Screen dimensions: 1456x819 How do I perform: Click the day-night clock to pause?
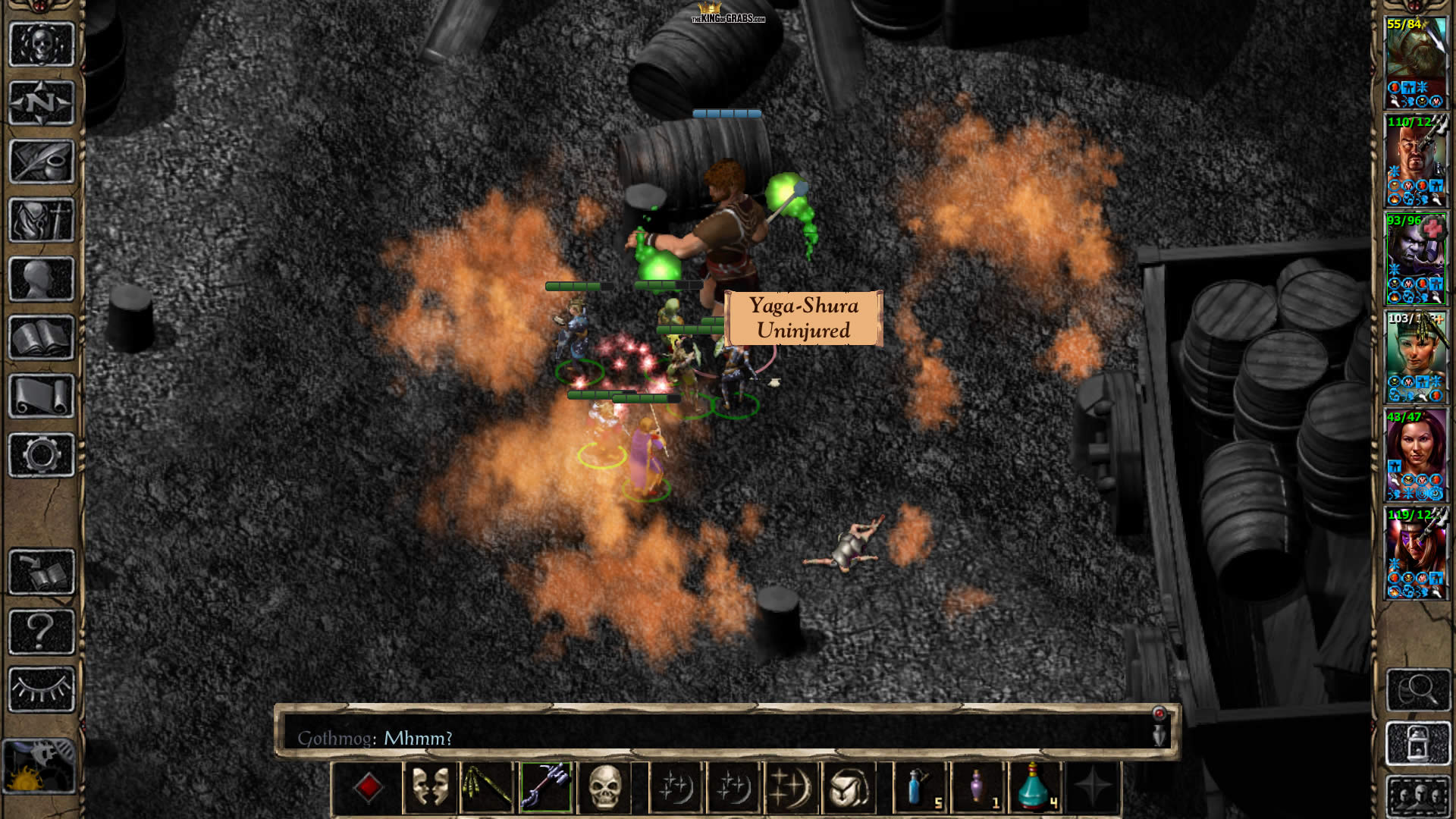tap(38, 766)
